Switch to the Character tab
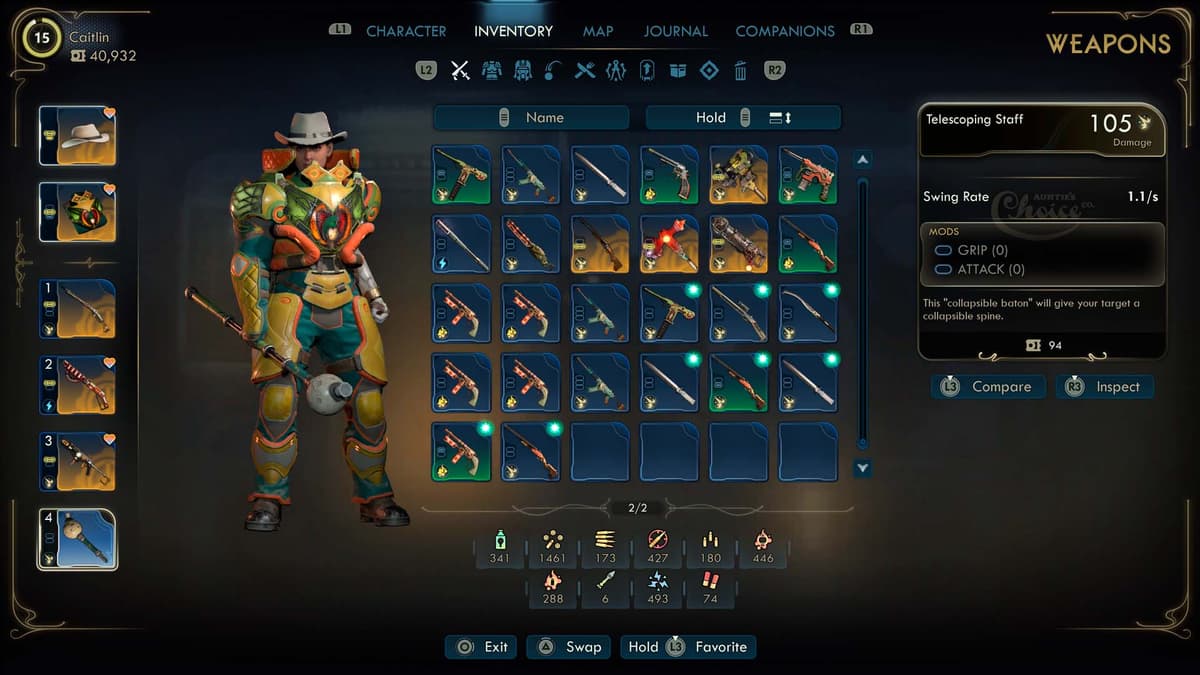 406,31
